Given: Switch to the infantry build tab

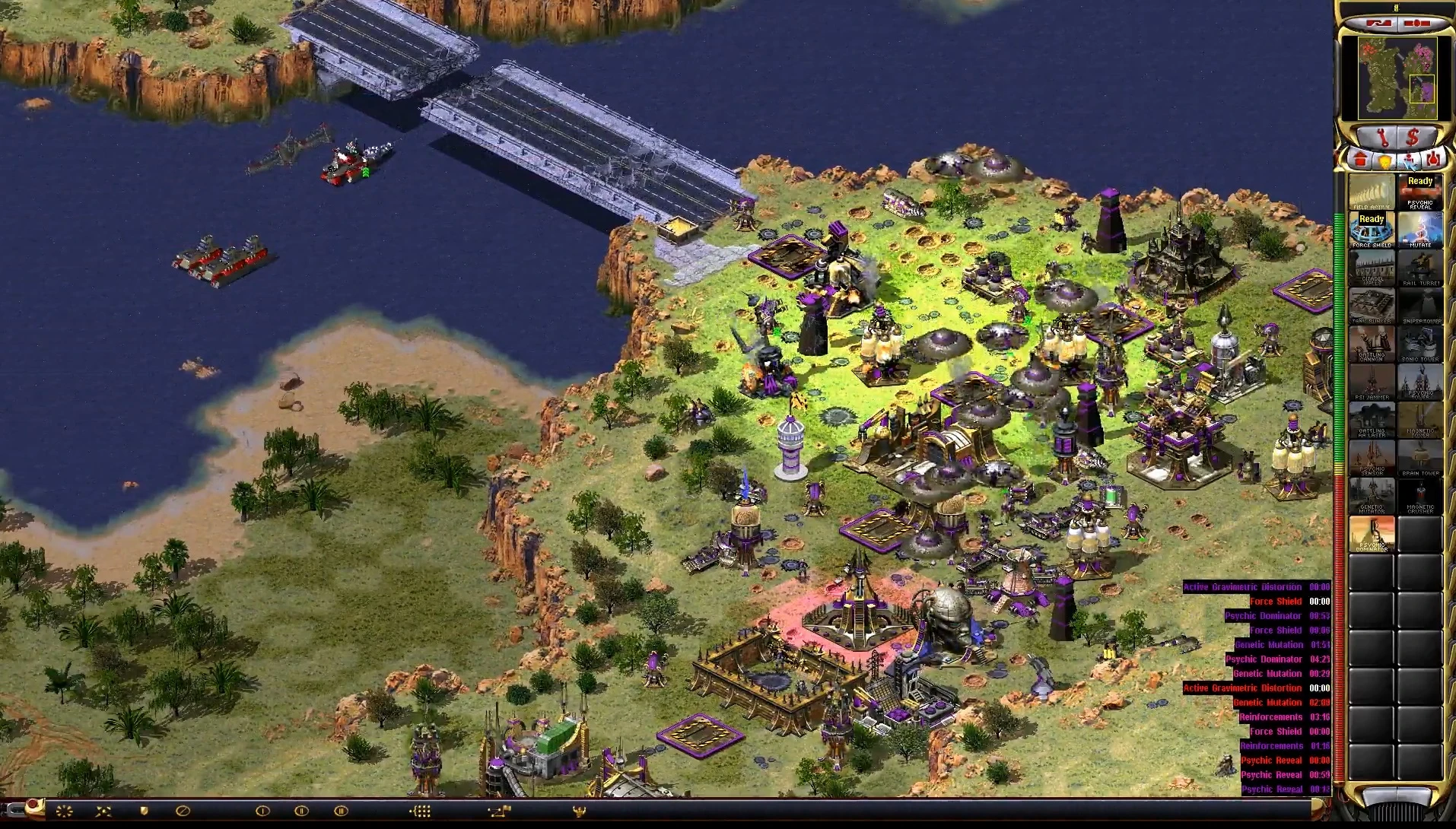Looking at the screenshot, I should tap(1410, 161).
